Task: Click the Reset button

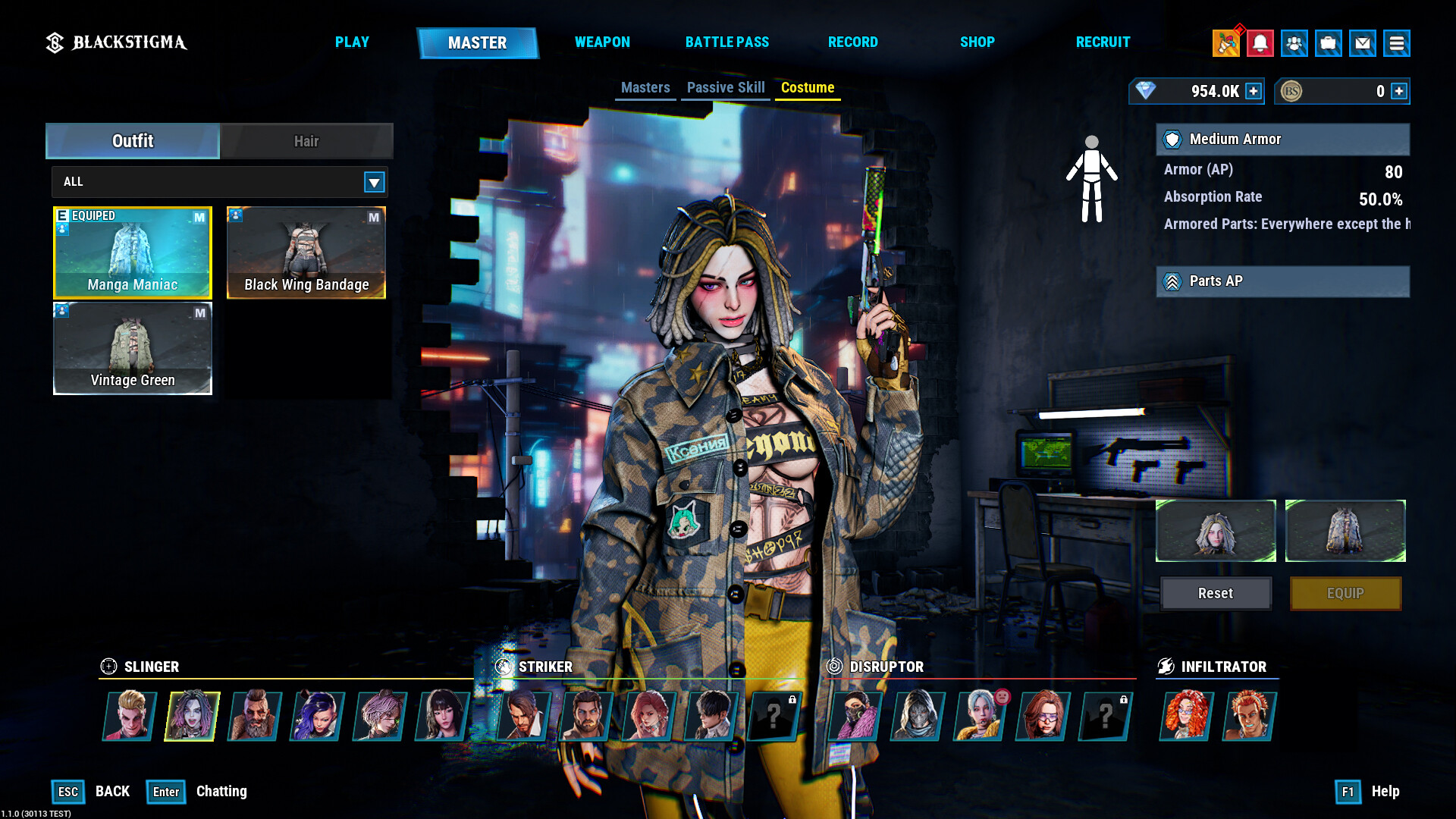Action: [x=1215, y=593]
